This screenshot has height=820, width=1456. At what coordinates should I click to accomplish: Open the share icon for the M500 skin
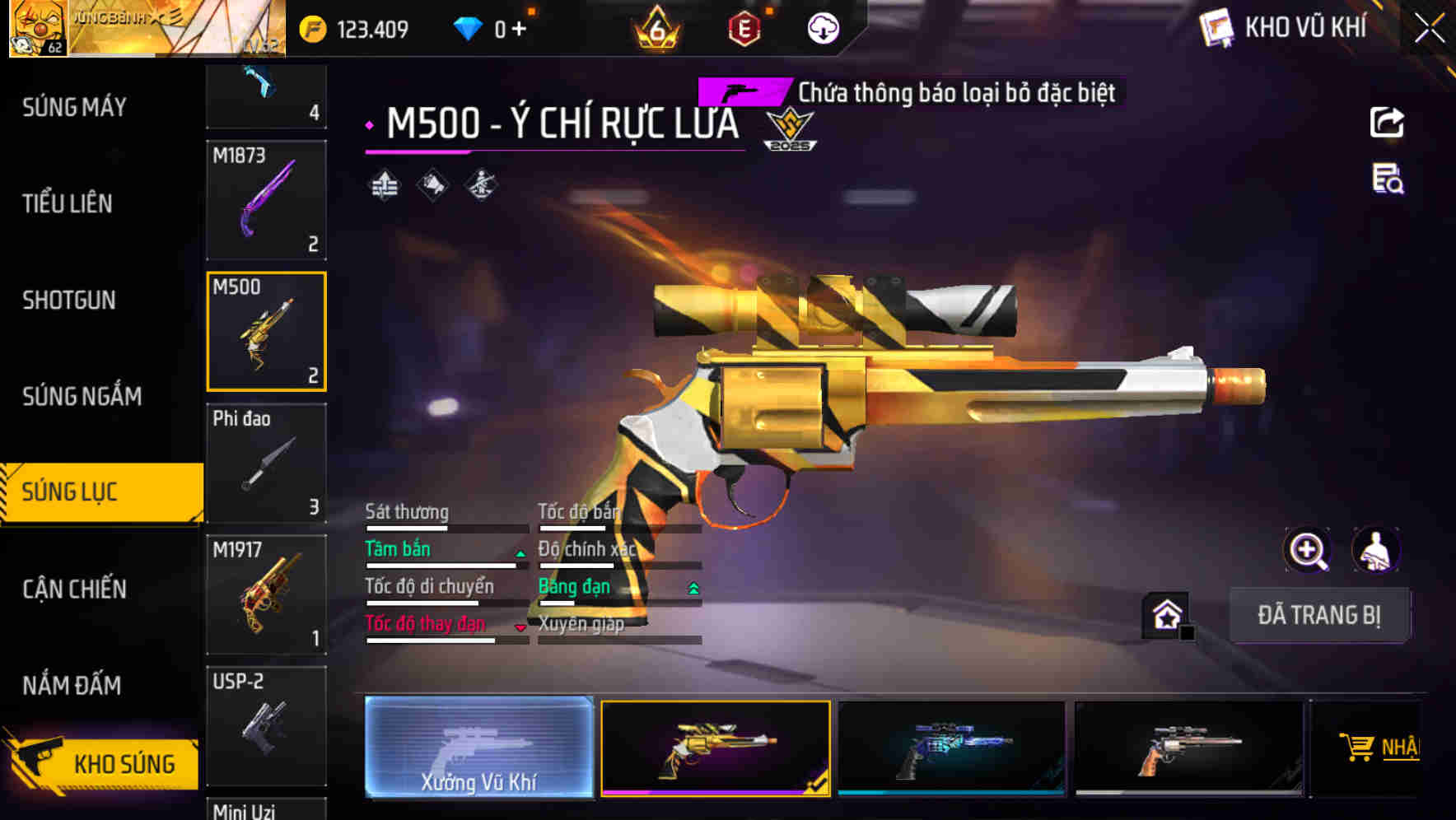click(x=1388, y=122)
